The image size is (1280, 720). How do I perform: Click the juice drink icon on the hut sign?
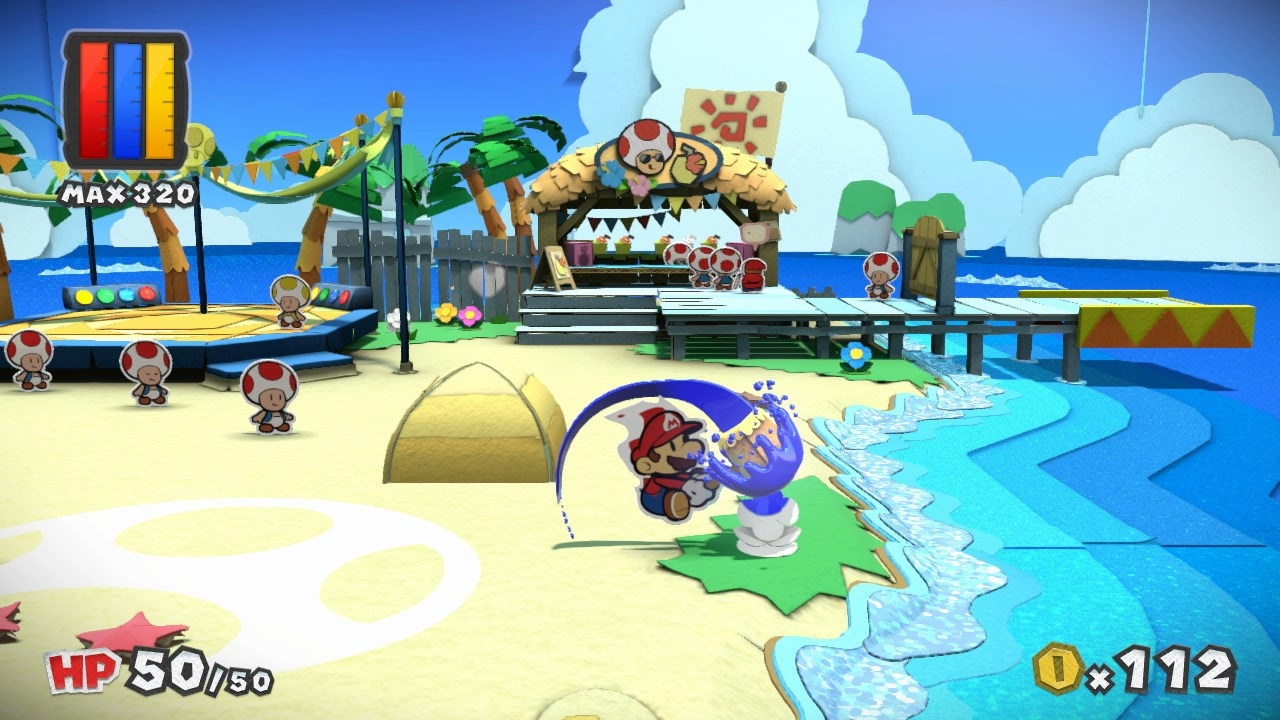click(x=689, y=163)
